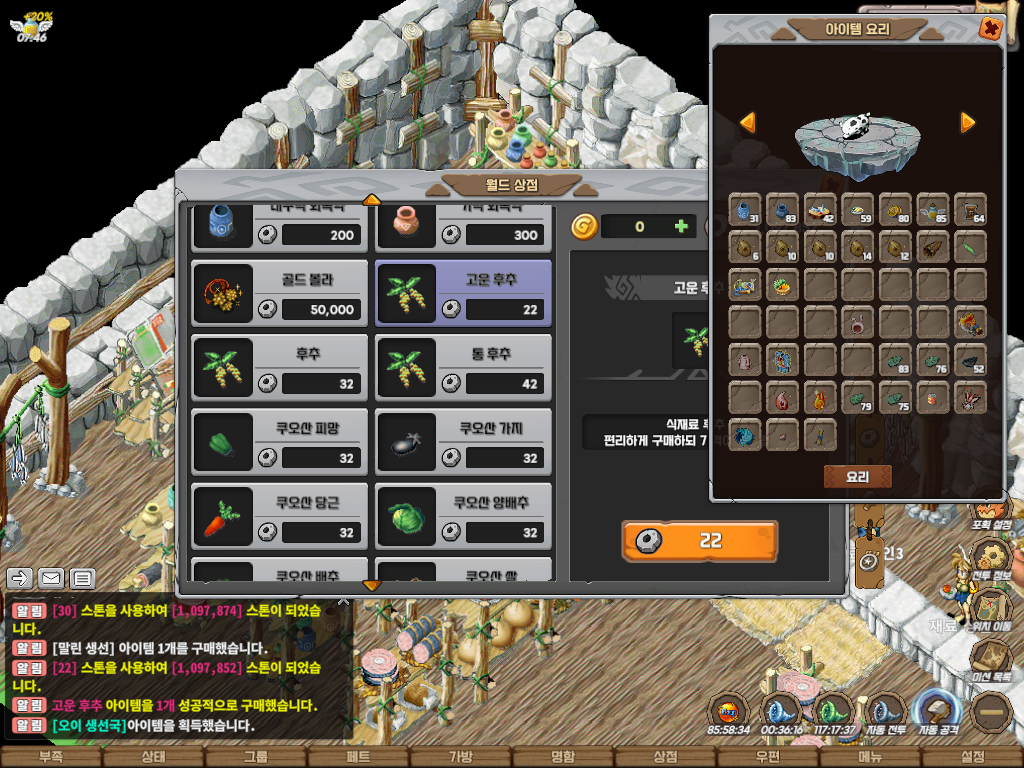Screen dimensions: 1024x768
Task: Open the 우편 mail menu tab
Action: [768, 757]
